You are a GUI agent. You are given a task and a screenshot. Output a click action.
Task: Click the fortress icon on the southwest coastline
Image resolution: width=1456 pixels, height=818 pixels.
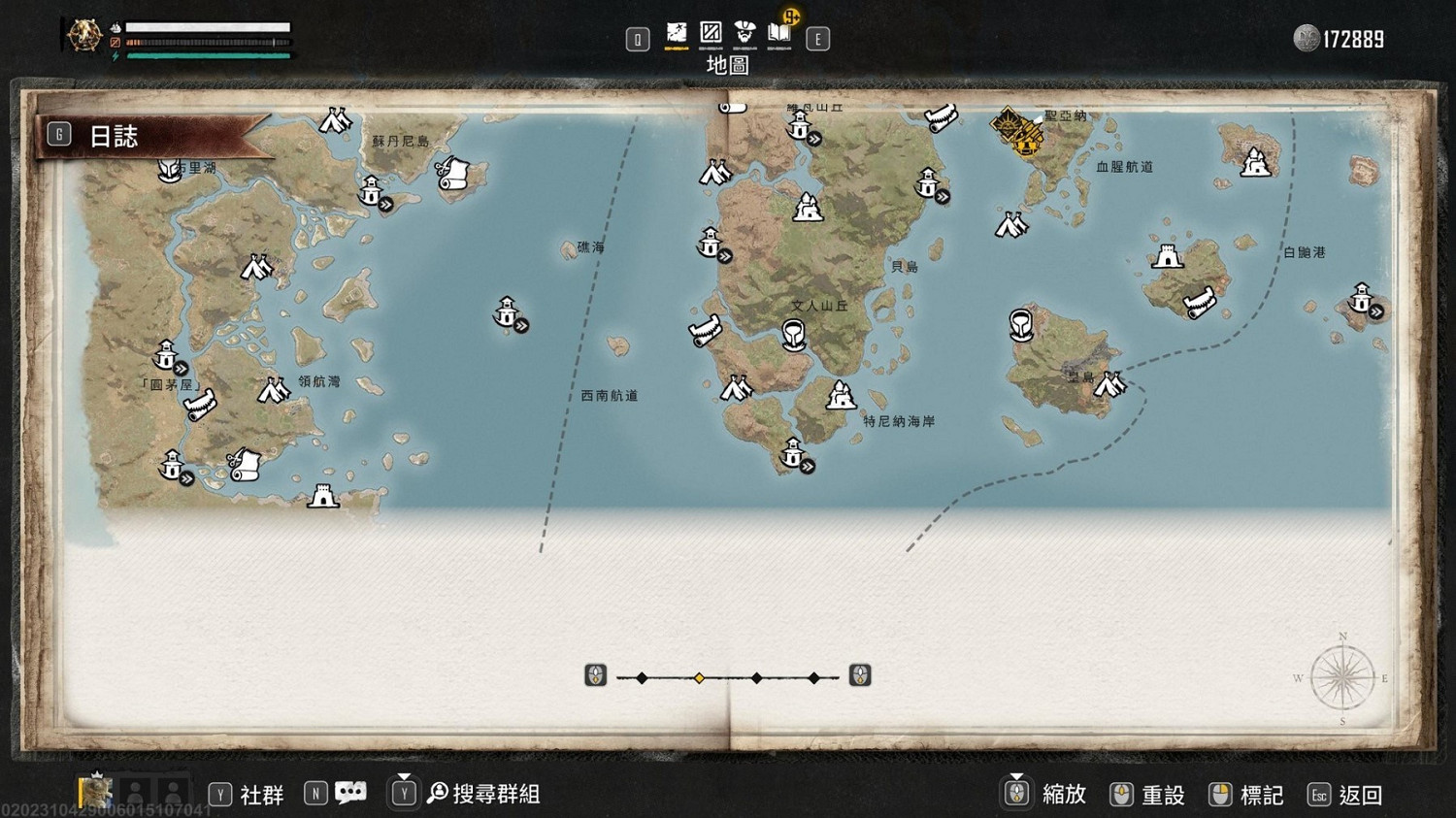pos(323,496)
